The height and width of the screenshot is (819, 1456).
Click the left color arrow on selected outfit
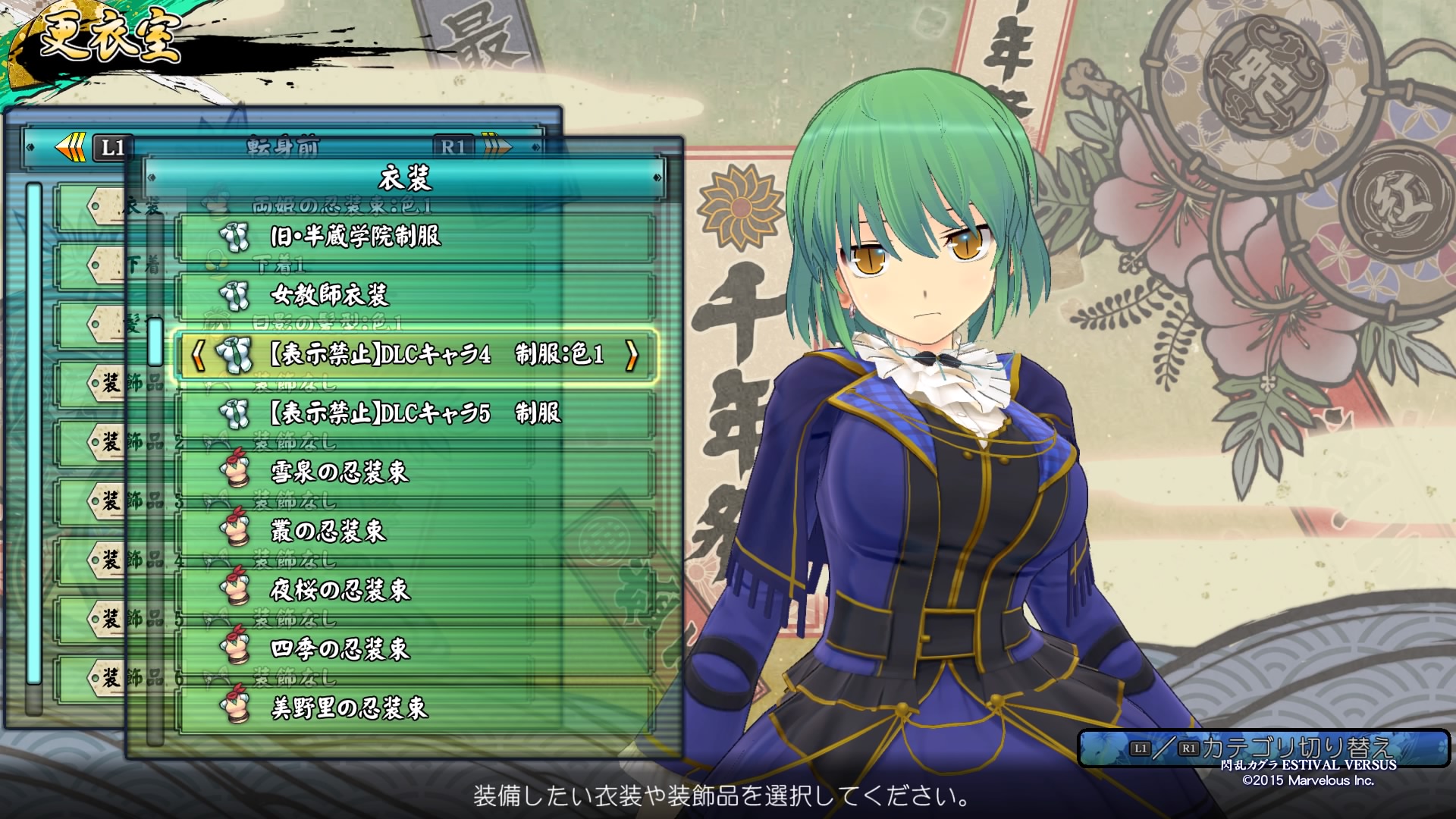tap(198, 354)
